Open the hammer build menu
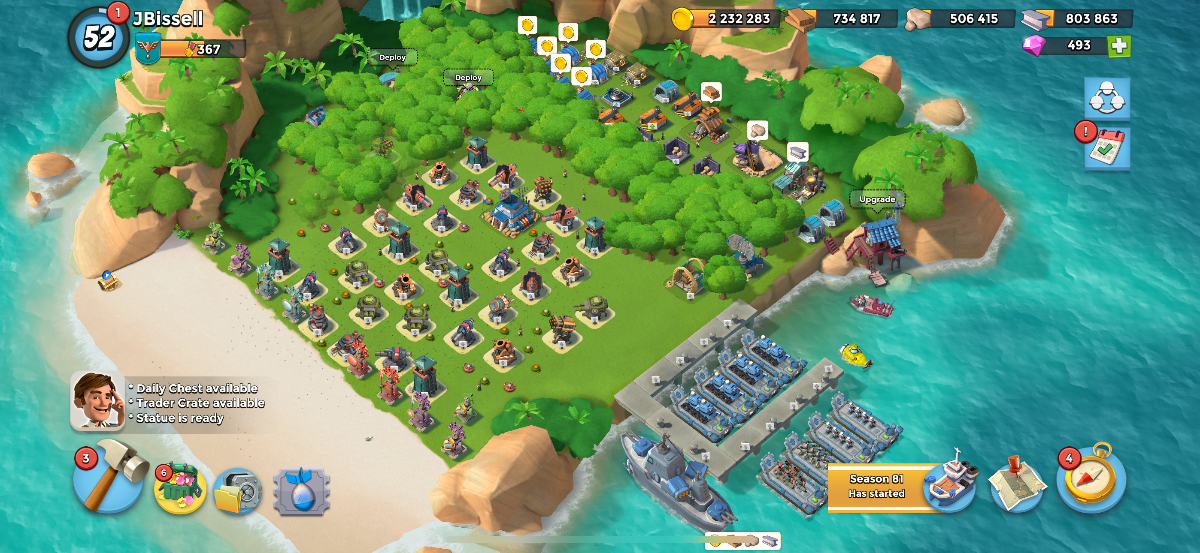The width and height of the screenshot is (1200, 553). click(110, 479)
